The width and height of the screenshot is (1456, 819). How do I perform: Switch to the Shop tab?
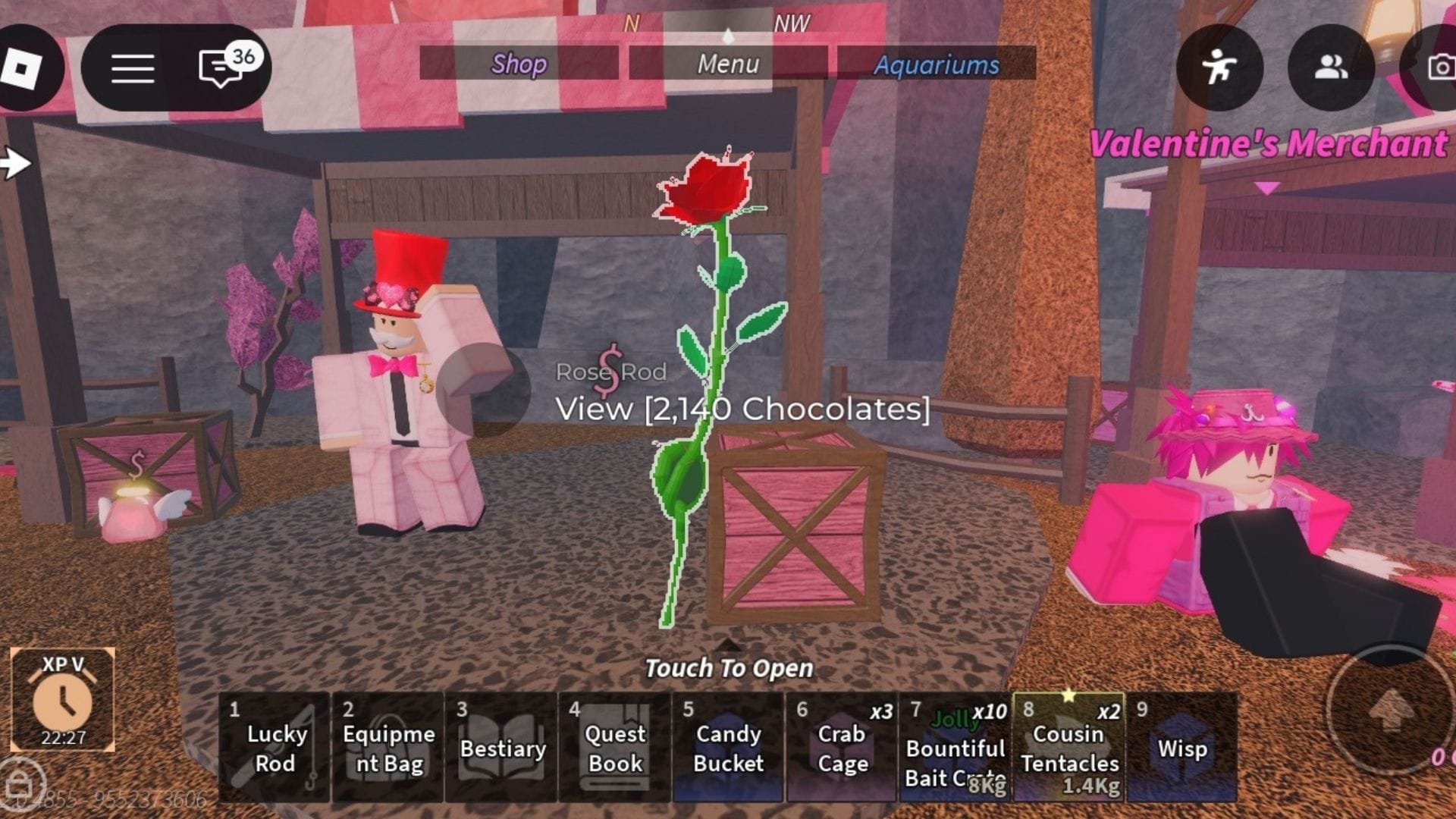tap(519, 64)
